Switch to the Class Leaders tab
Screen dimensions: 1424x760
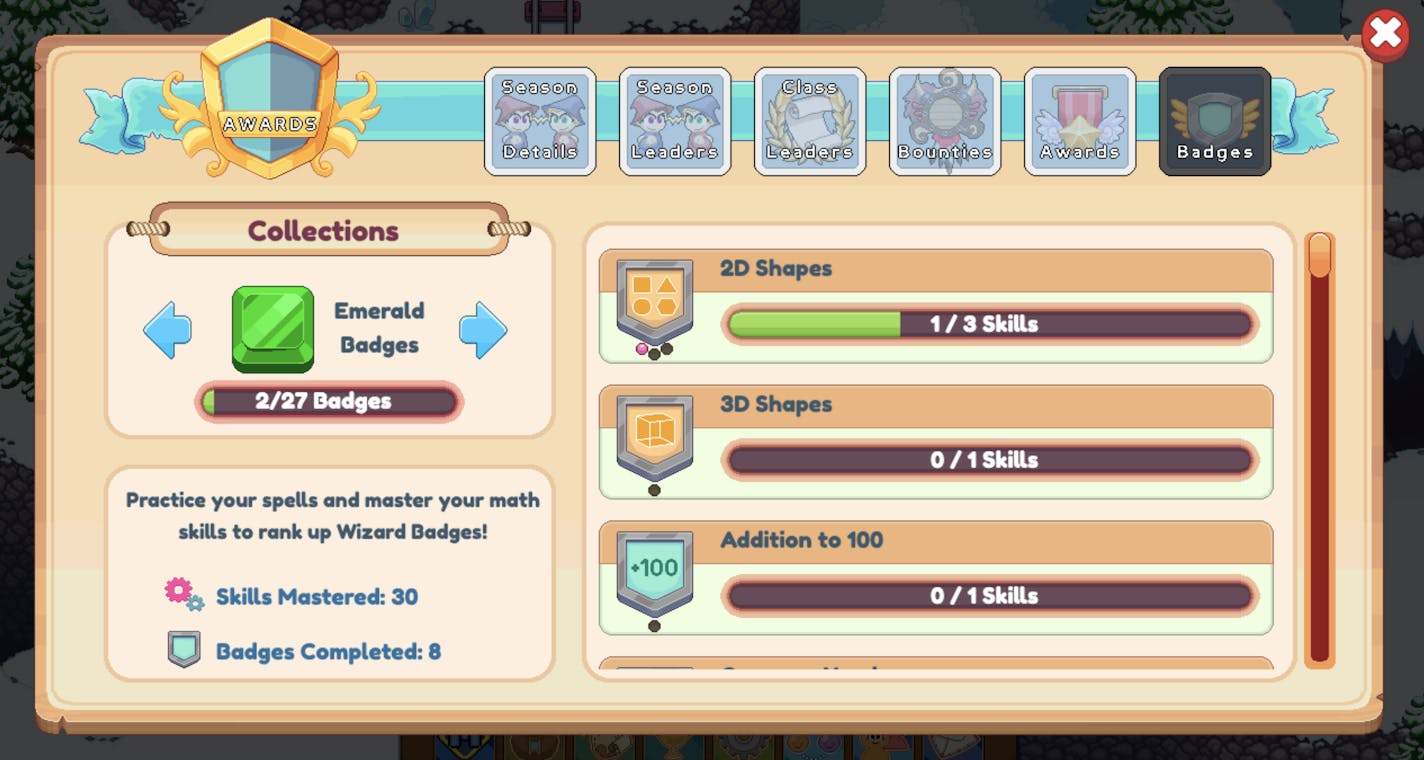809,121
